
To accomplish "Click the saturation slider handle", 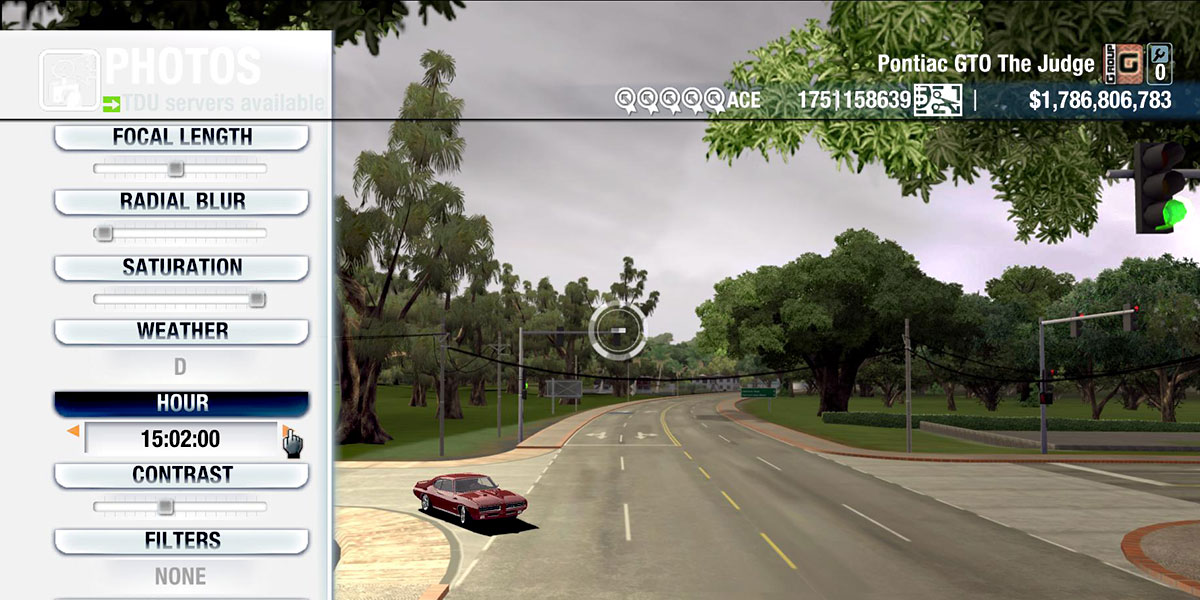I will [257, 298].
